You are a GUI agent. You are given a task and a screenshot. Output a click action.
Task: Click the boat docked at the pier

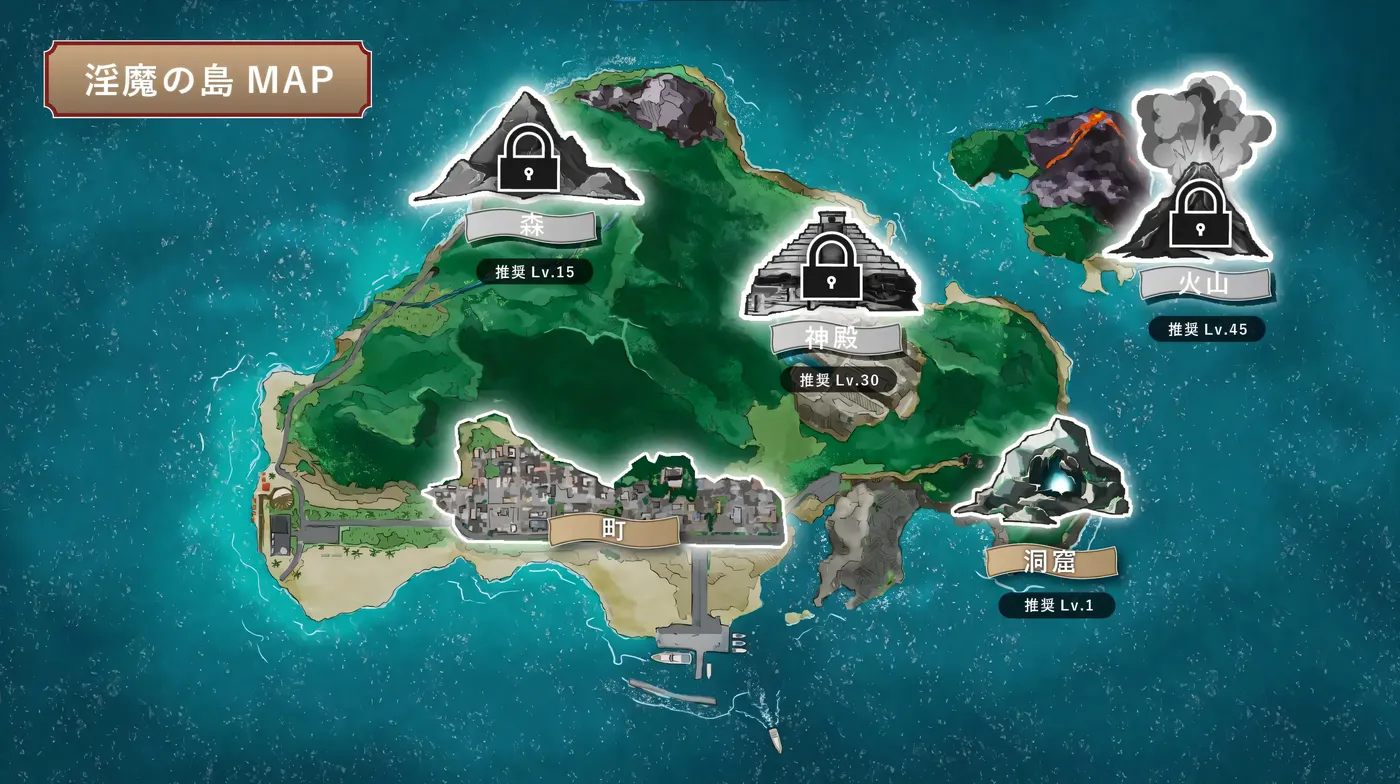point(672,657)
